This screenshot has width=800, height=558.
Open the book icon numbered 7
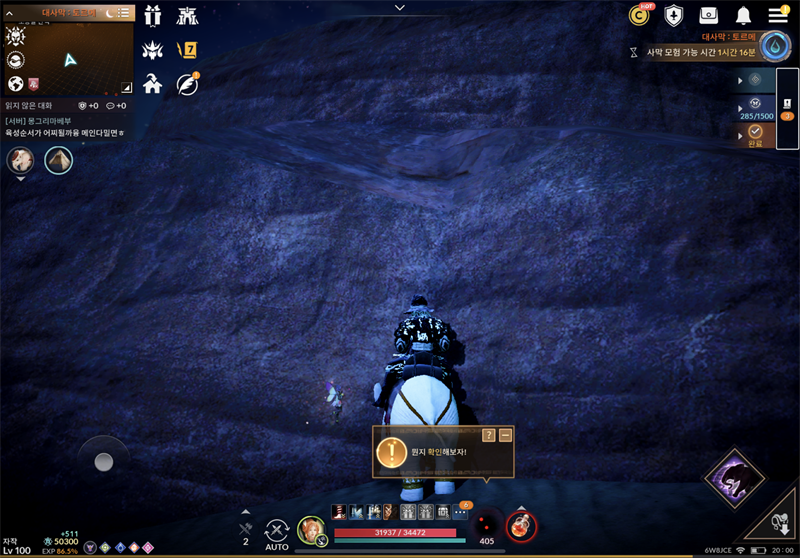point(187,49)
